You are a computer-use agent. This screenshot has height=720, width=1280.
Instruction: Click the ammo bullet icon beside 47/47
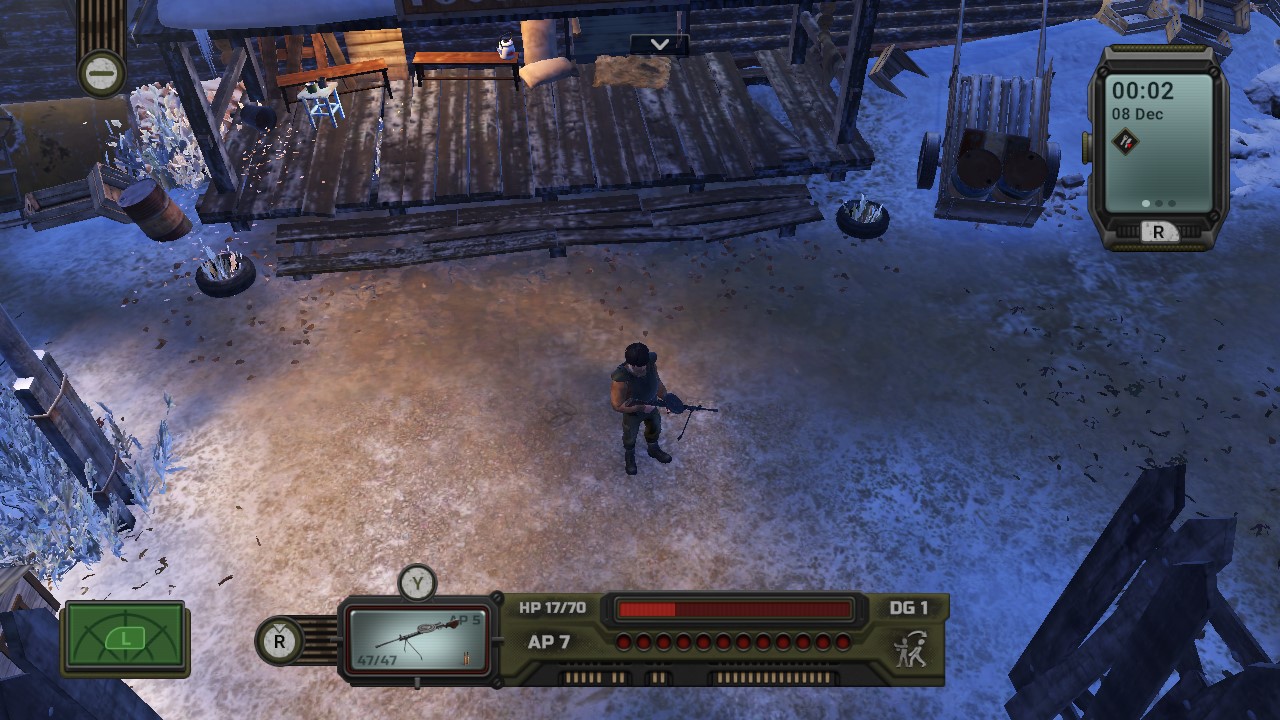468,658
